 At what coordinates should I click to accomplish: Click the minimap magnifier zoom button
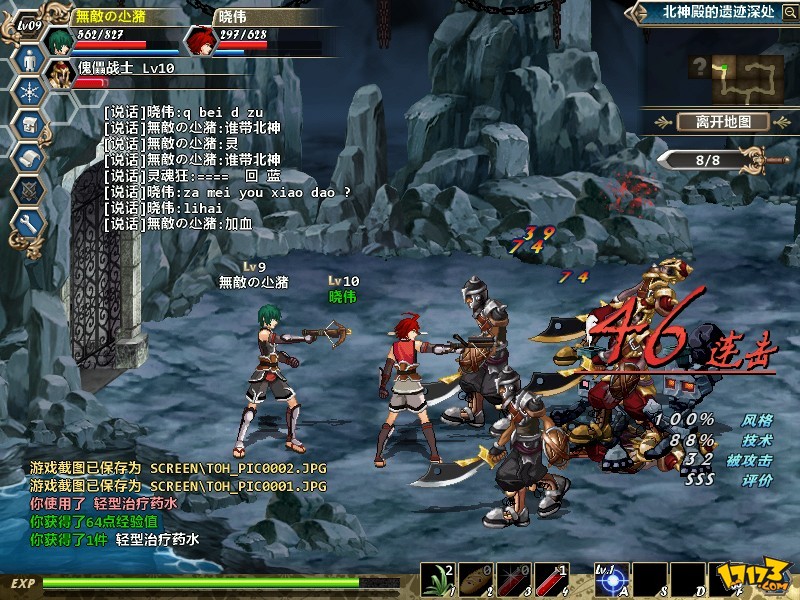pos(700,67)
